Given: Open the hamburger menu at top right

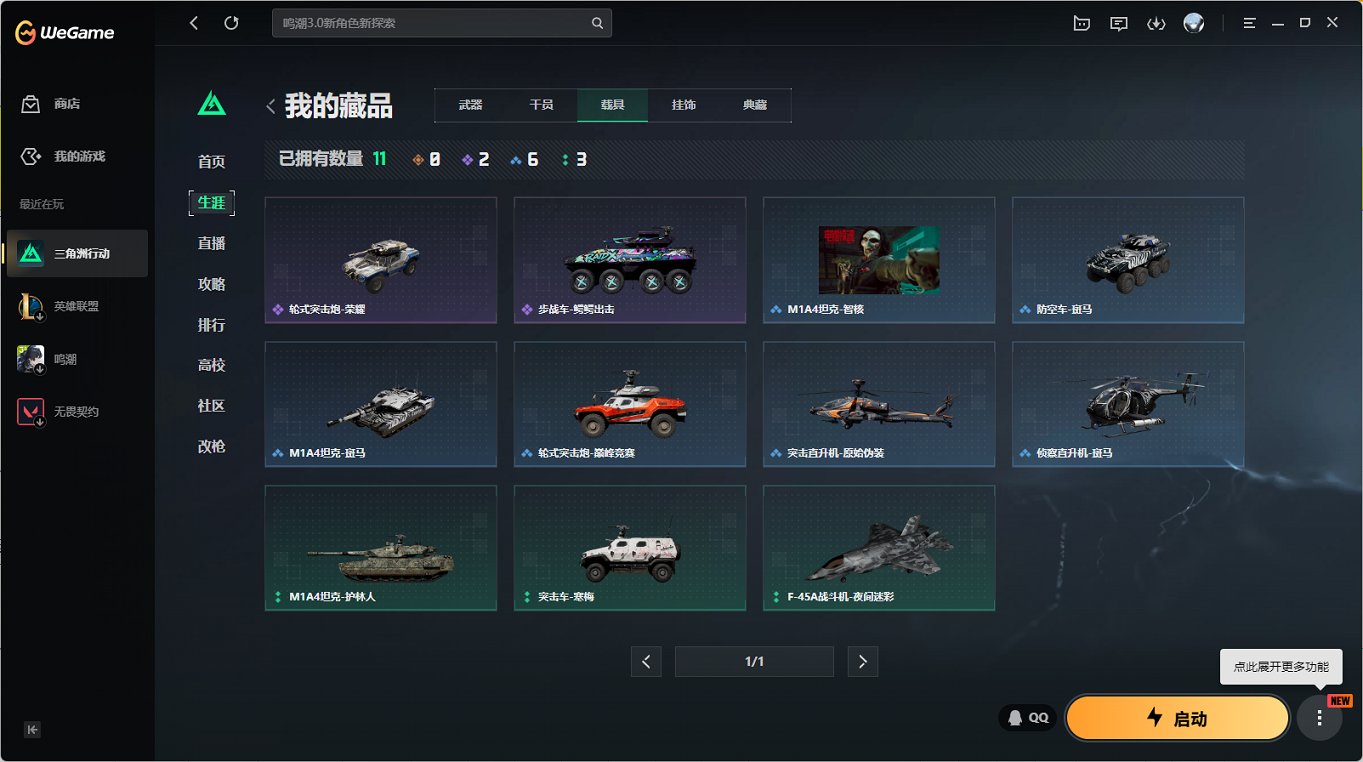Looking at the screenshot, I should (x=1249, y=22).
